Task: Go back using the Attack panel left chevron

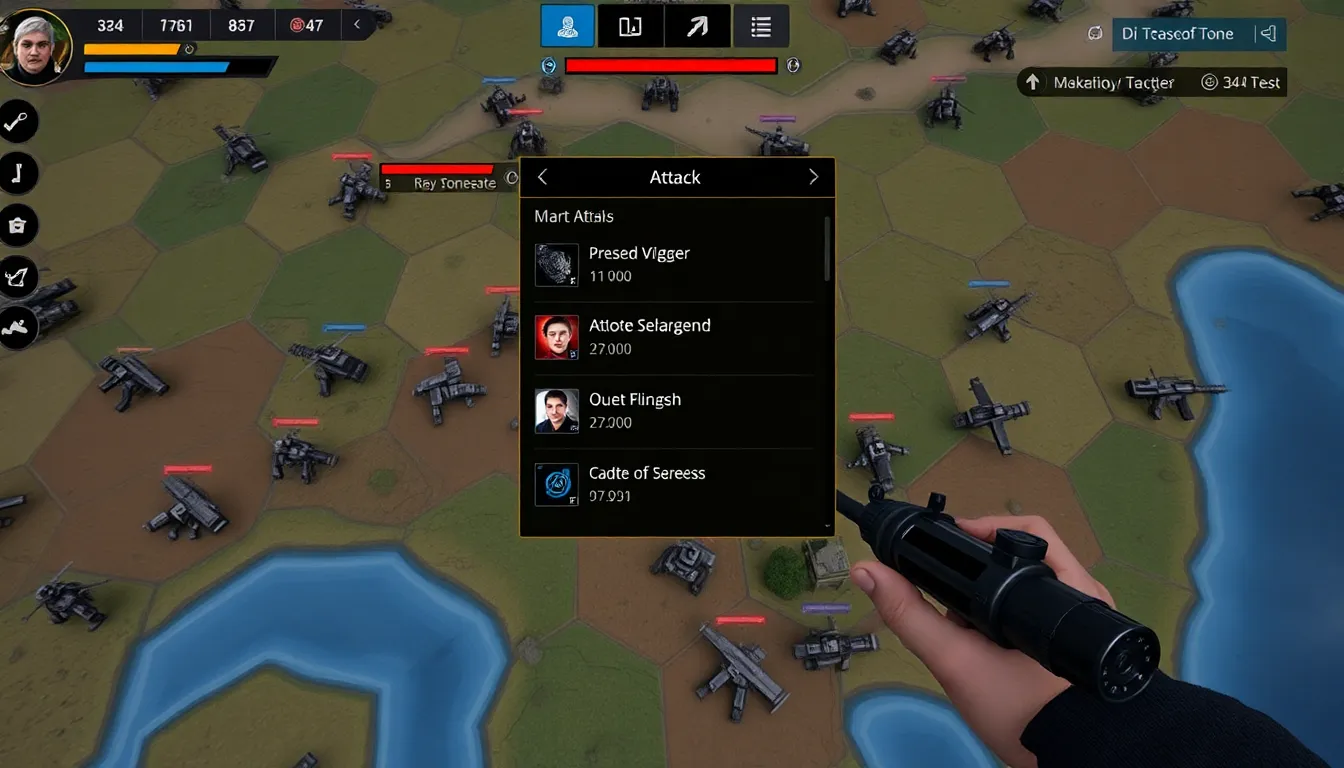Action: 541,176
